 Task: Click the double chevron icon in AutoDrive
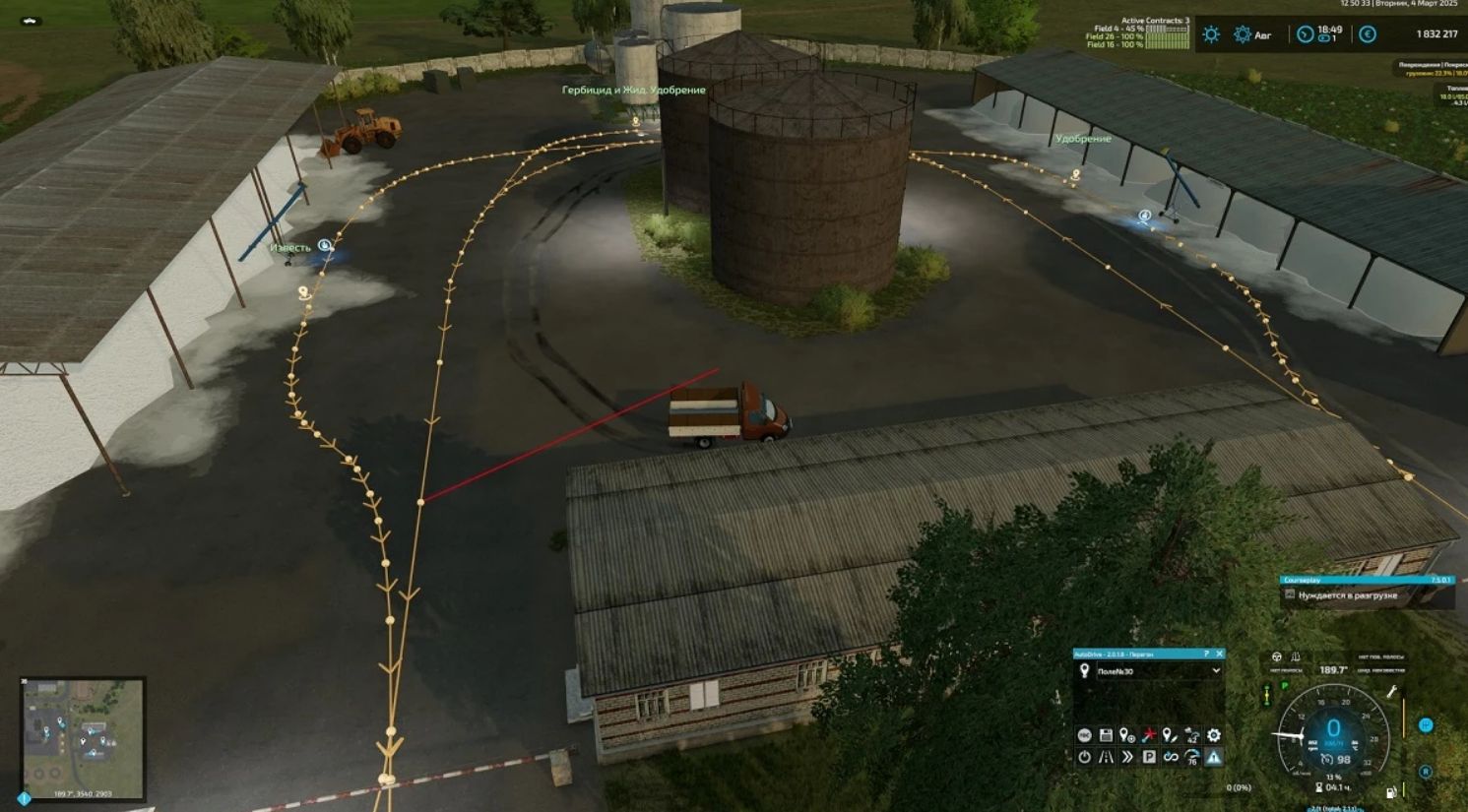click(x=1127, y=757)
